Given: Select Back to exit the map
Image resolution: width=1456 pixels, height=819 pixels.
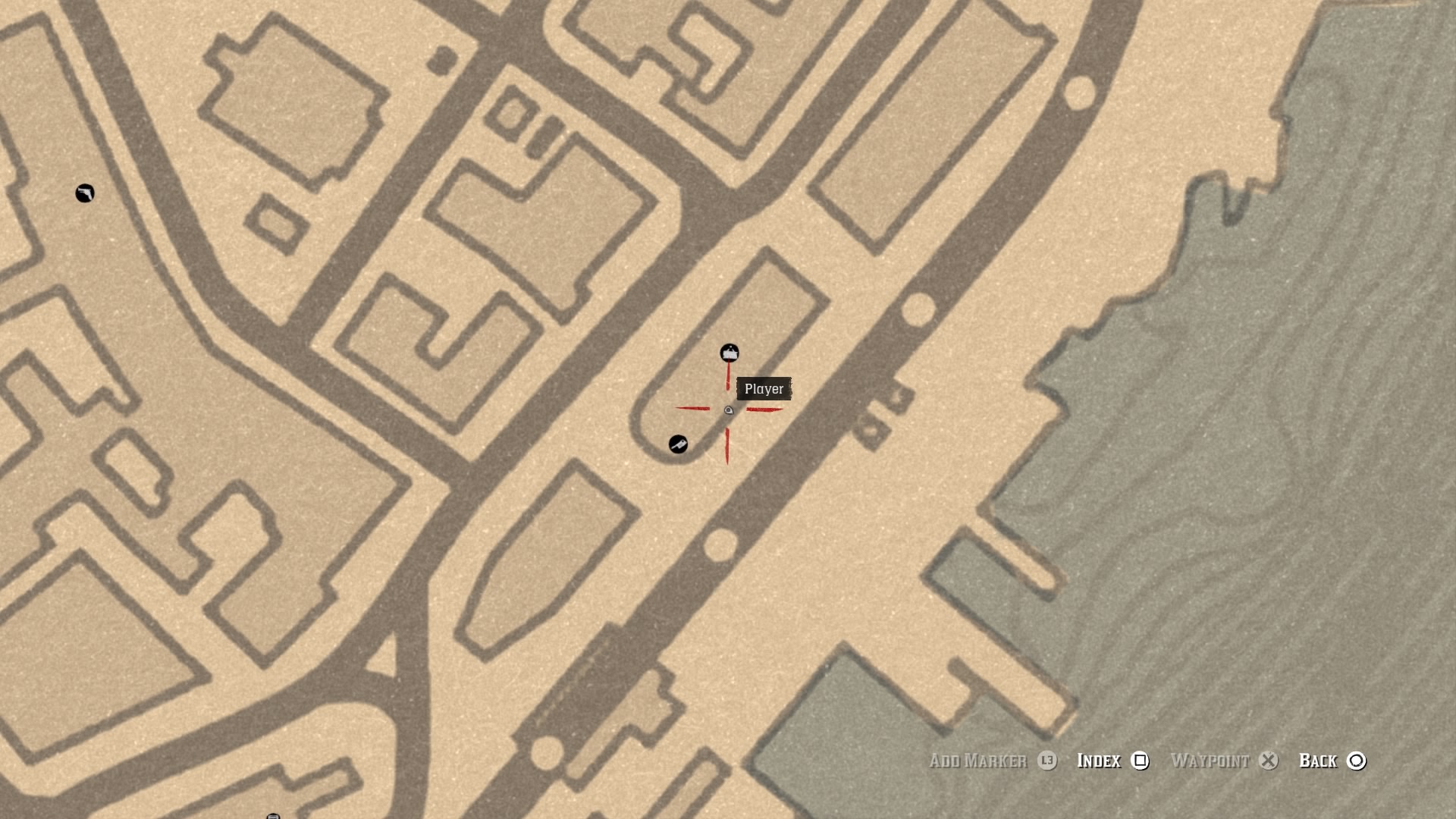Looking at the screenshot, I should (1318, 761).
